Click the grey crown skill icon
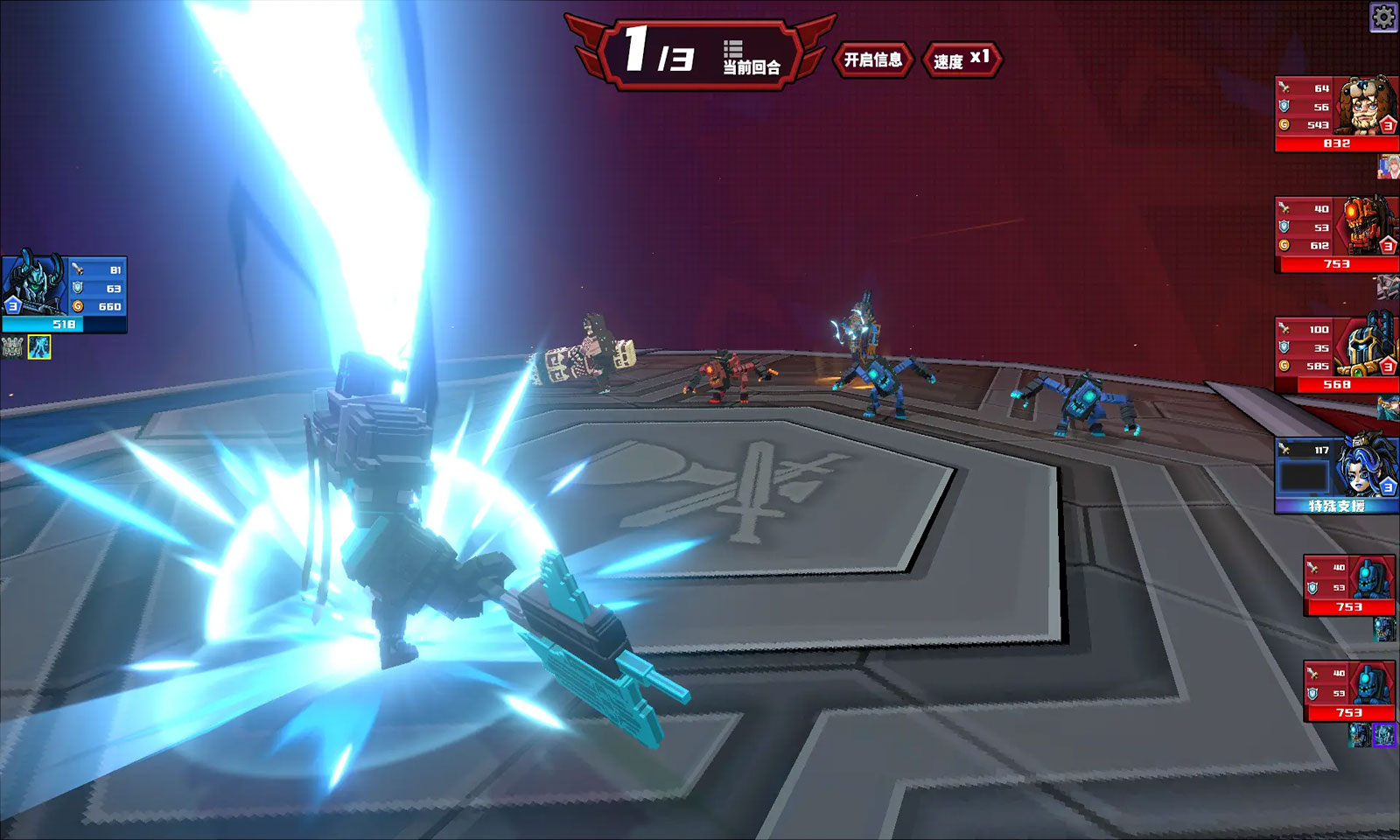The width and height of the screenshot is (1400, 840). tap(12, 347)
